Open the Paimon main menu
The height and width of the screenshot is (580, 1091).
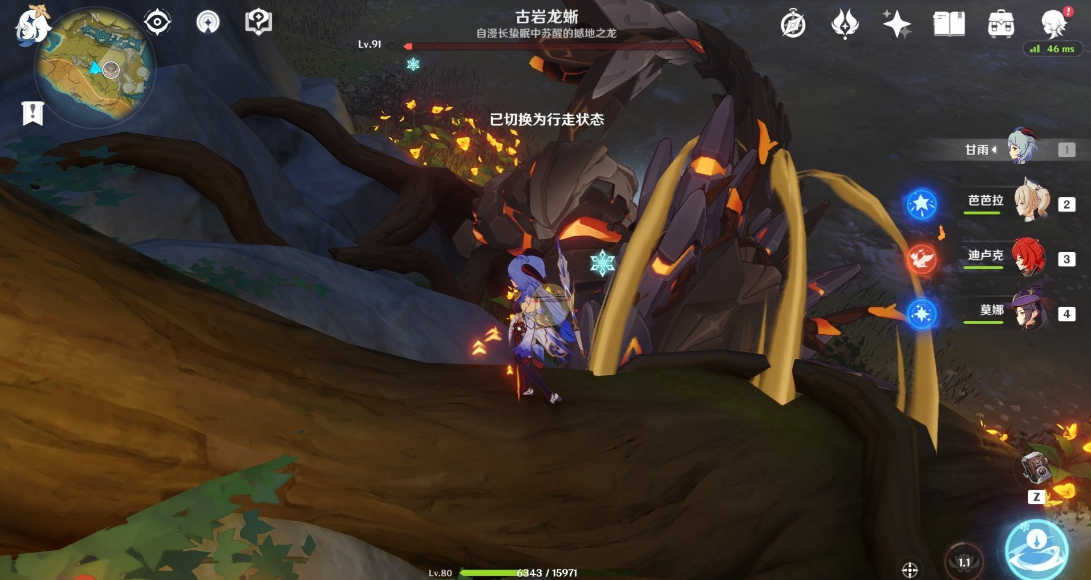pyautogui.click(x=33, y=24)
